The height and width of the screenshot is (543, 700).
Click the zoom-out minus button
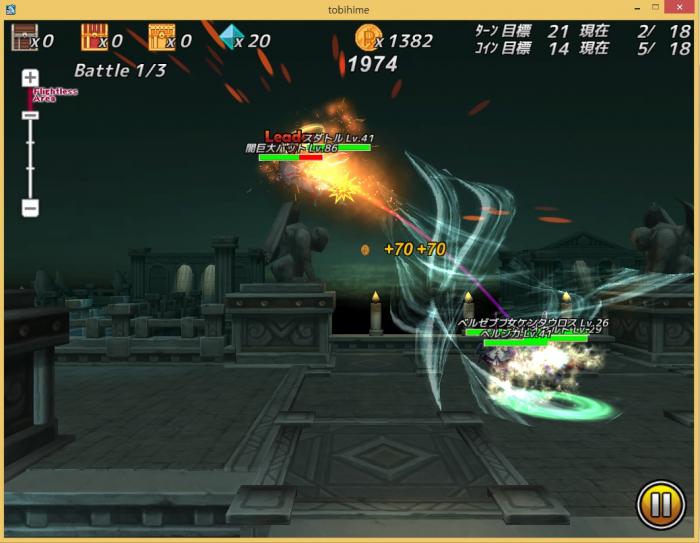(30, 209)
